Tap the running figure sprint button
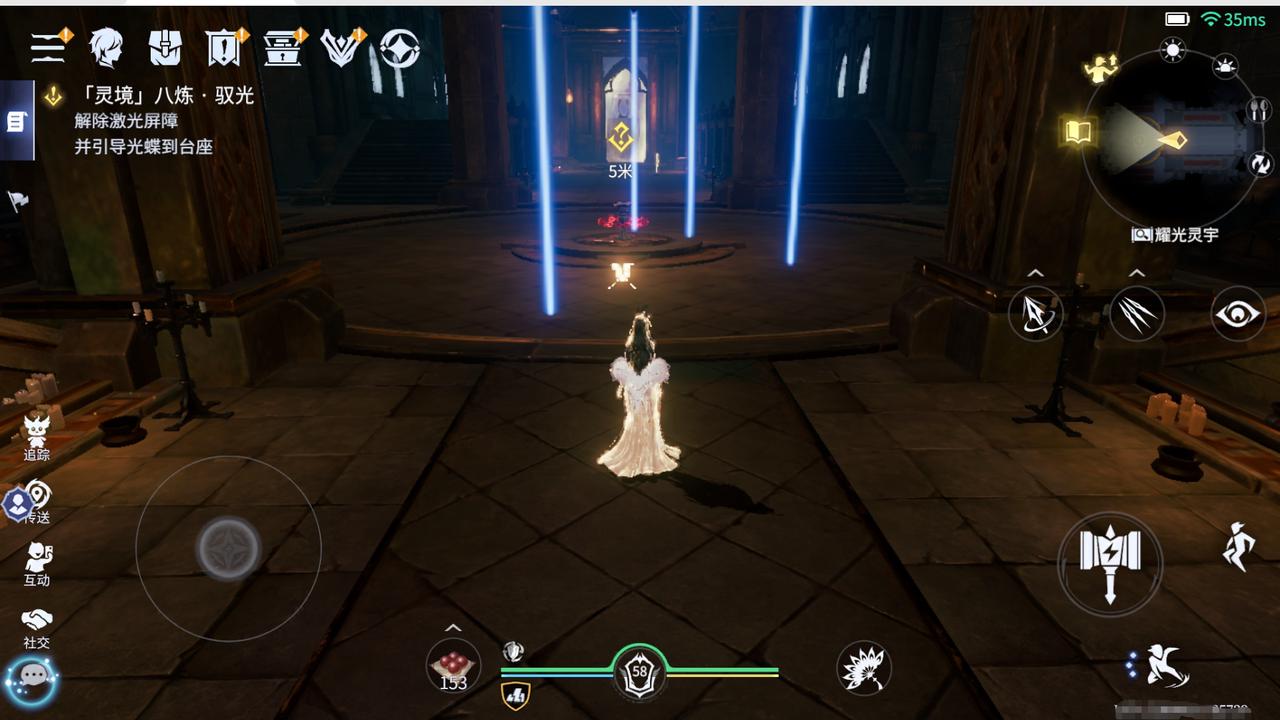The image size is (1280, 720). pyautogui.click(x=1237, y=546)
